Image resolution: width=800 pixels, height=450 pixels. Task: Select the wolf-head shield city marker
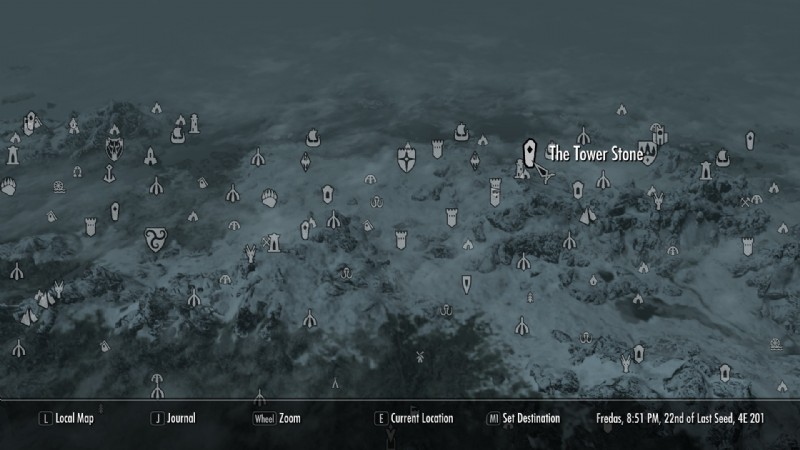click(114, 149)
